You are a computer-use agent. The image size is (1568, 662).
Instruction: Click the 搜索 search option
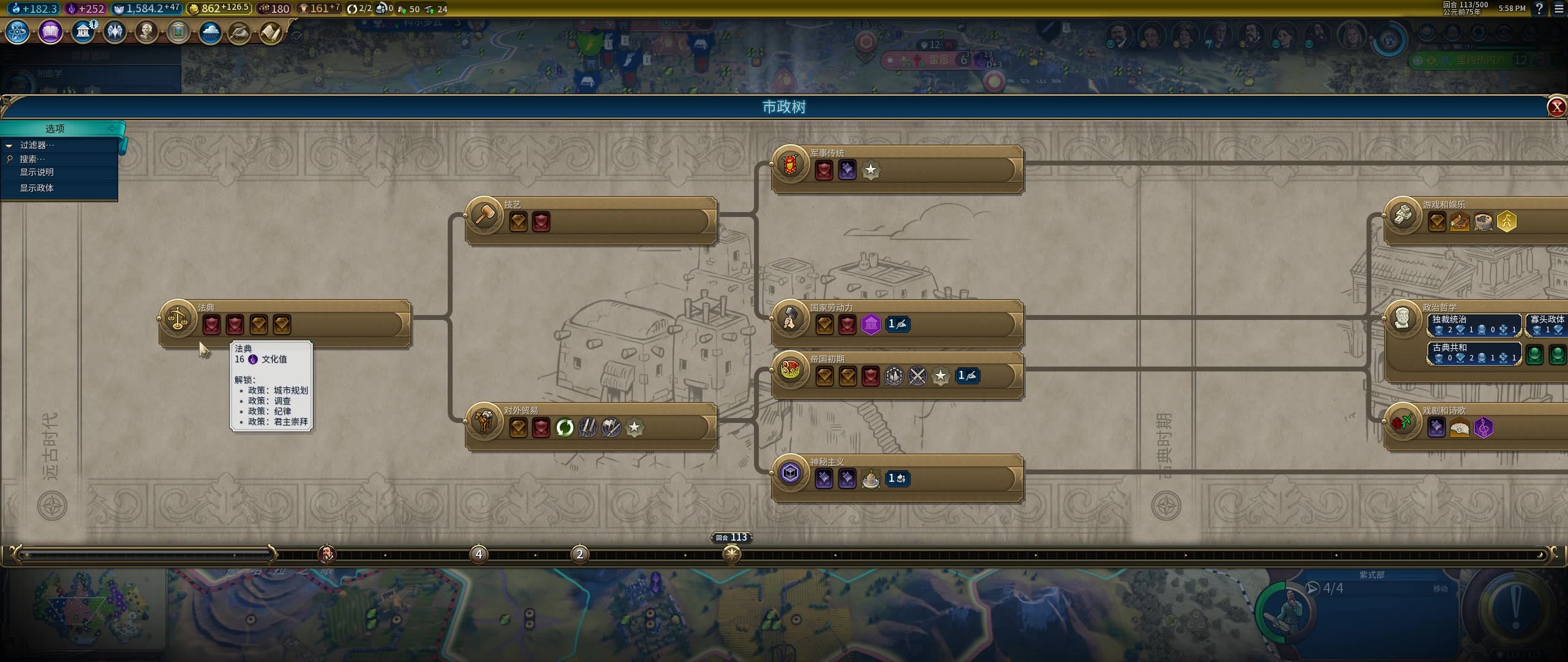[x=32, y=159]
